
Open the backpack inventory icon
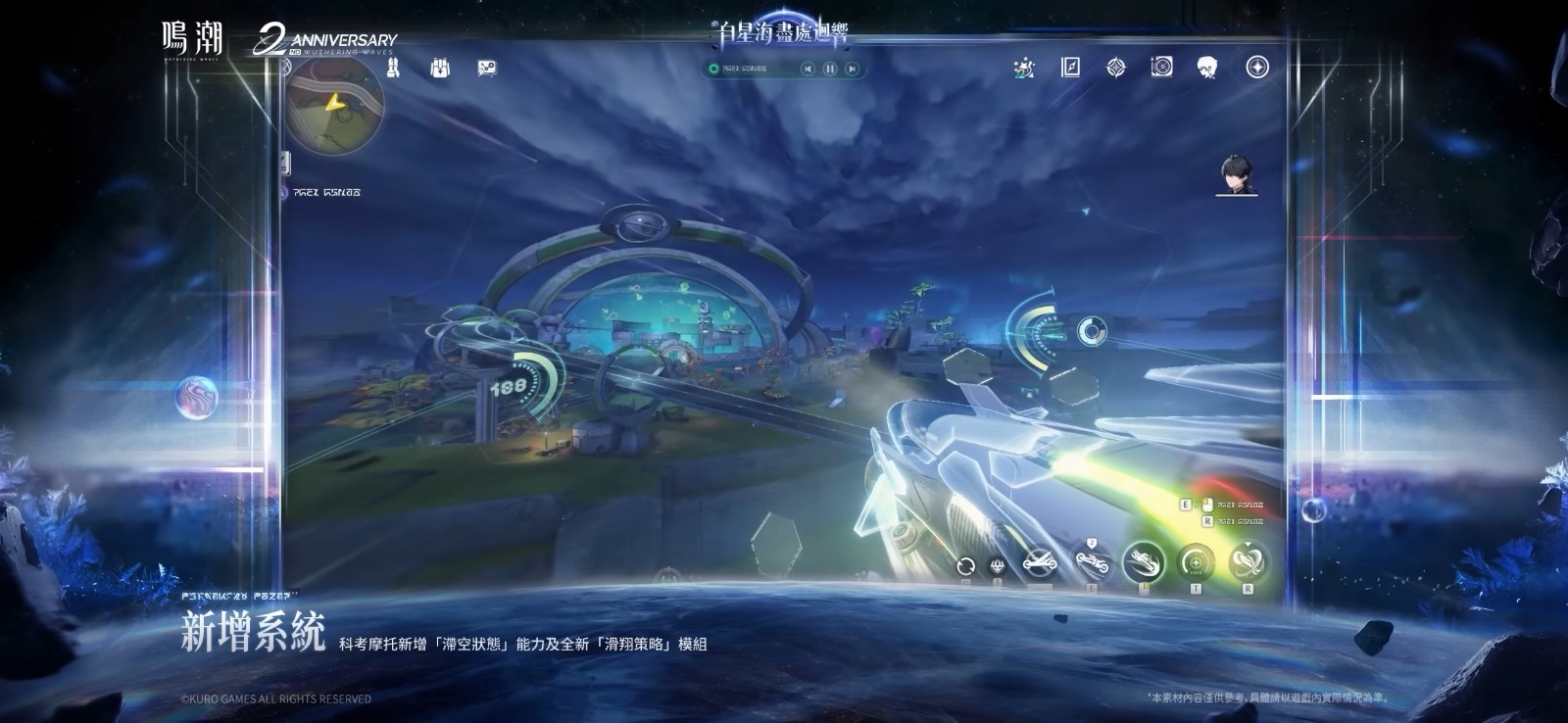pos(439,69)
